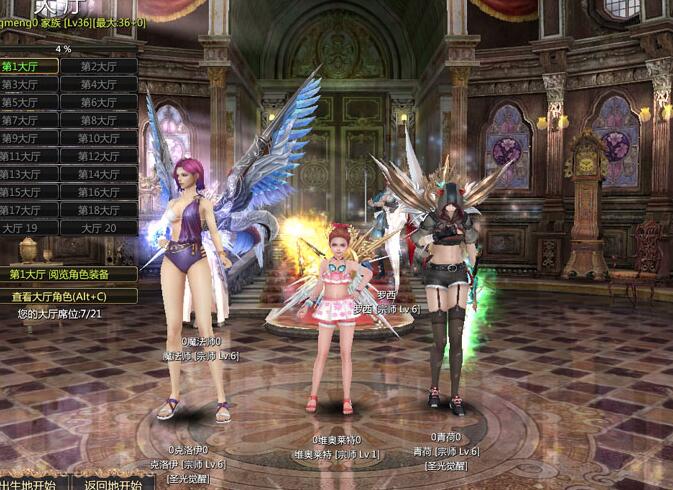The height and width of the screenshot is (490, 673).
Task: Start from birthplace with 出生地开始
Action: (x=28, y=484)
